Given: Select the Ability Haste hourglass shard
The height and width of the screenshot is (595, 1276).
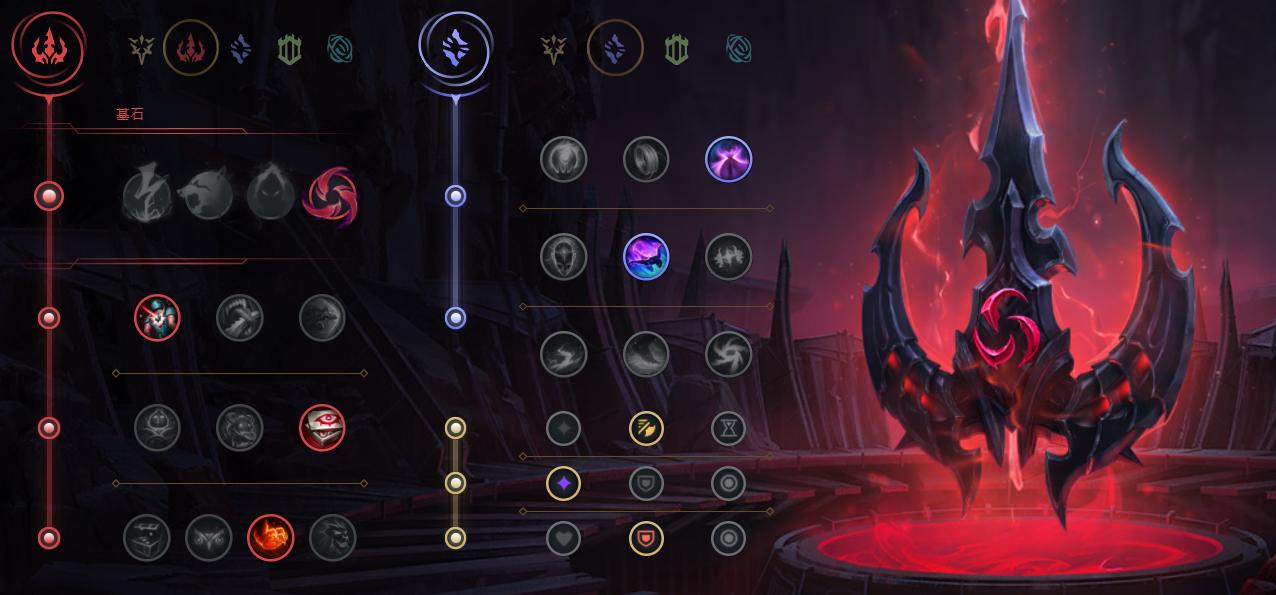Looking at the screenshot, I should tap(728, 429).
